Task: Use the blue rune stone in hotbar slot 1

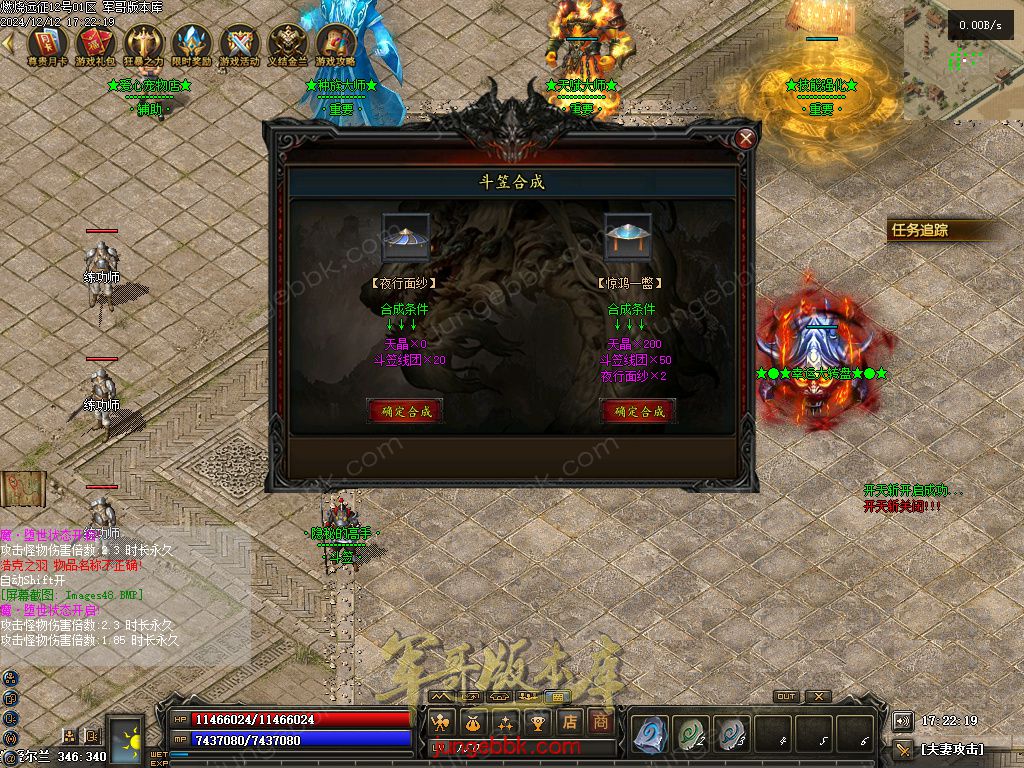Action: coord(651,733)
